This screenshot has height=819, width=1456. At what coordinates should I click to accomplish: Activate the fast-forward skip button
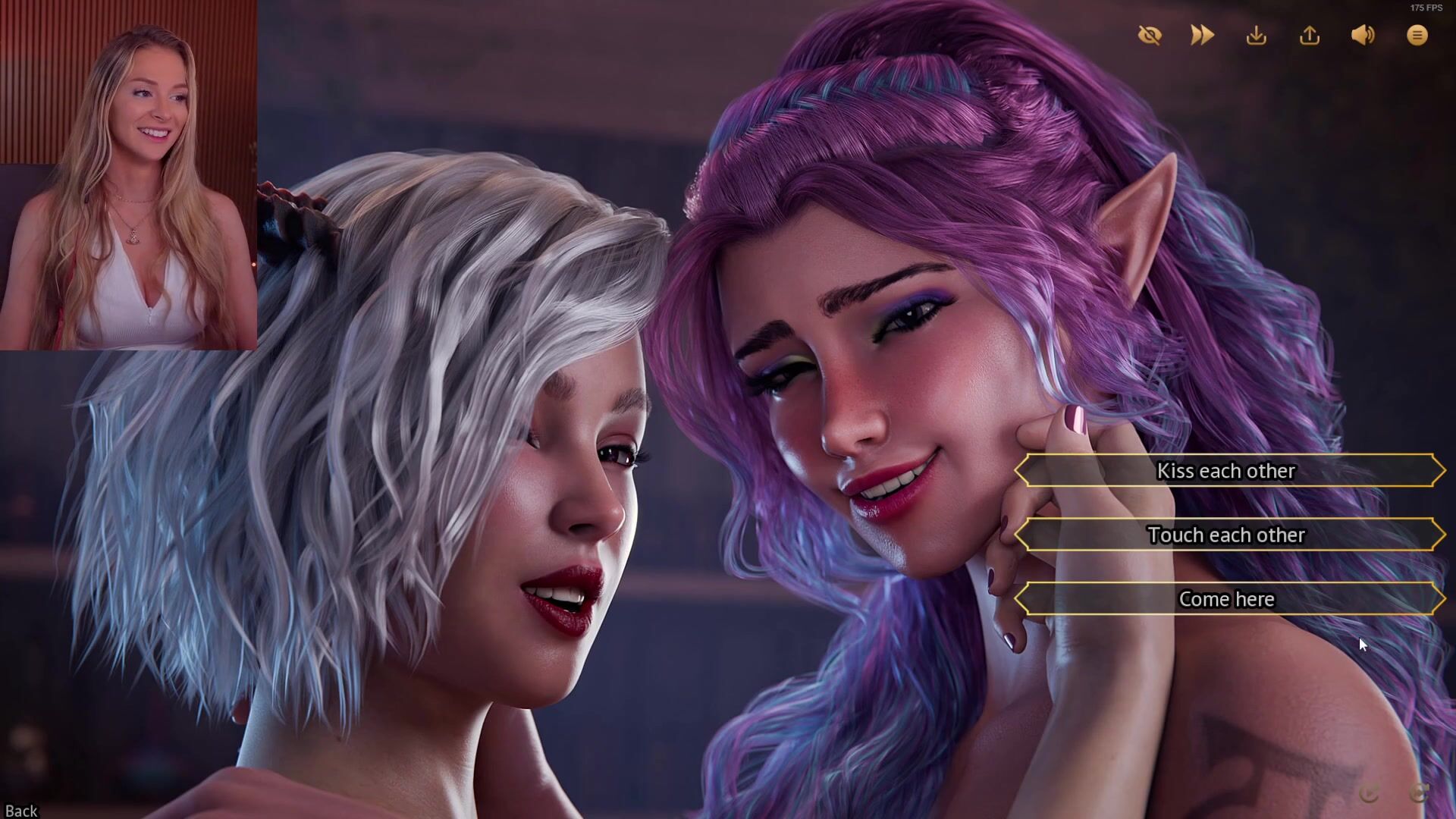pos(1202,36)
